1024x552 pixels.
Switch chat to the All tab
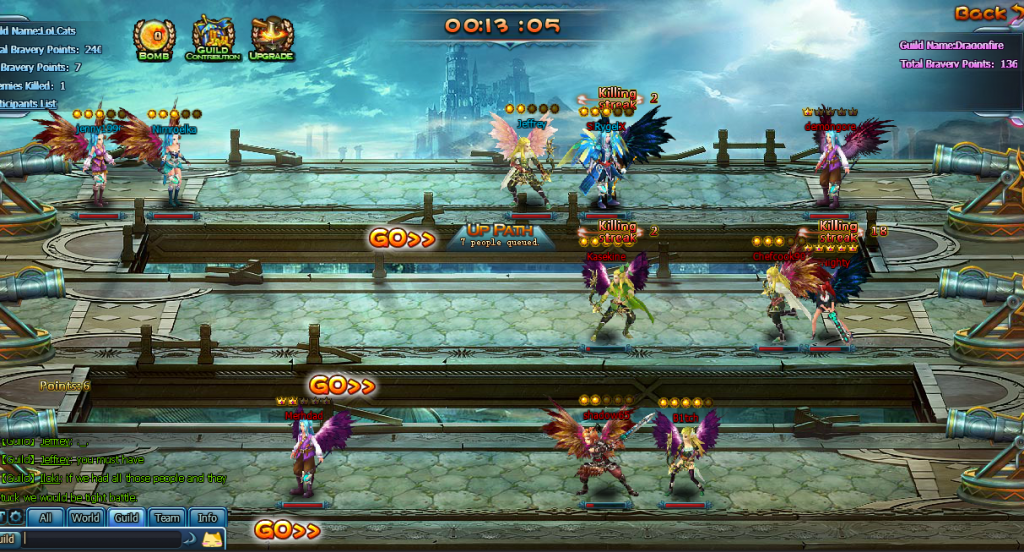(x=45, y=517)
